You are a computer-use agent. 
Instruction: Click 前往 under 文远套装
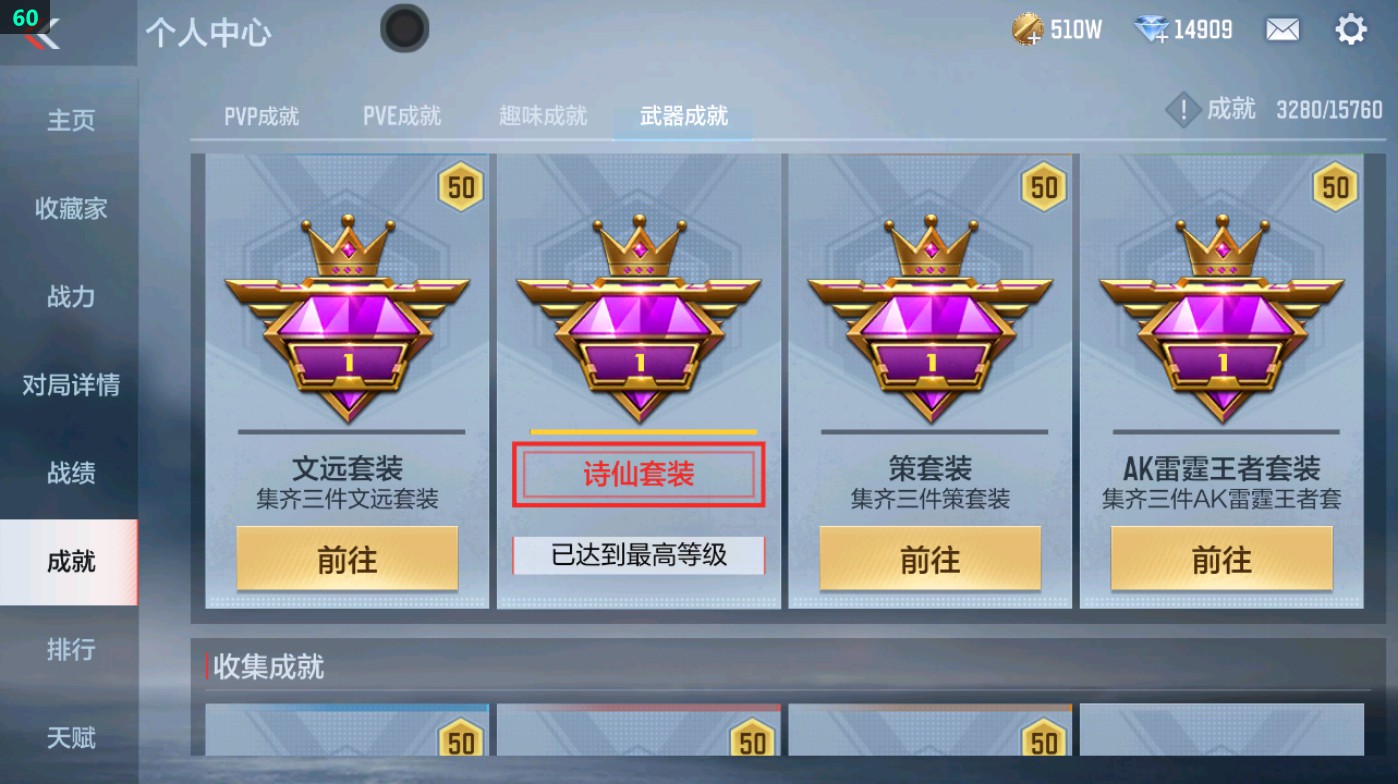[345, 559]
